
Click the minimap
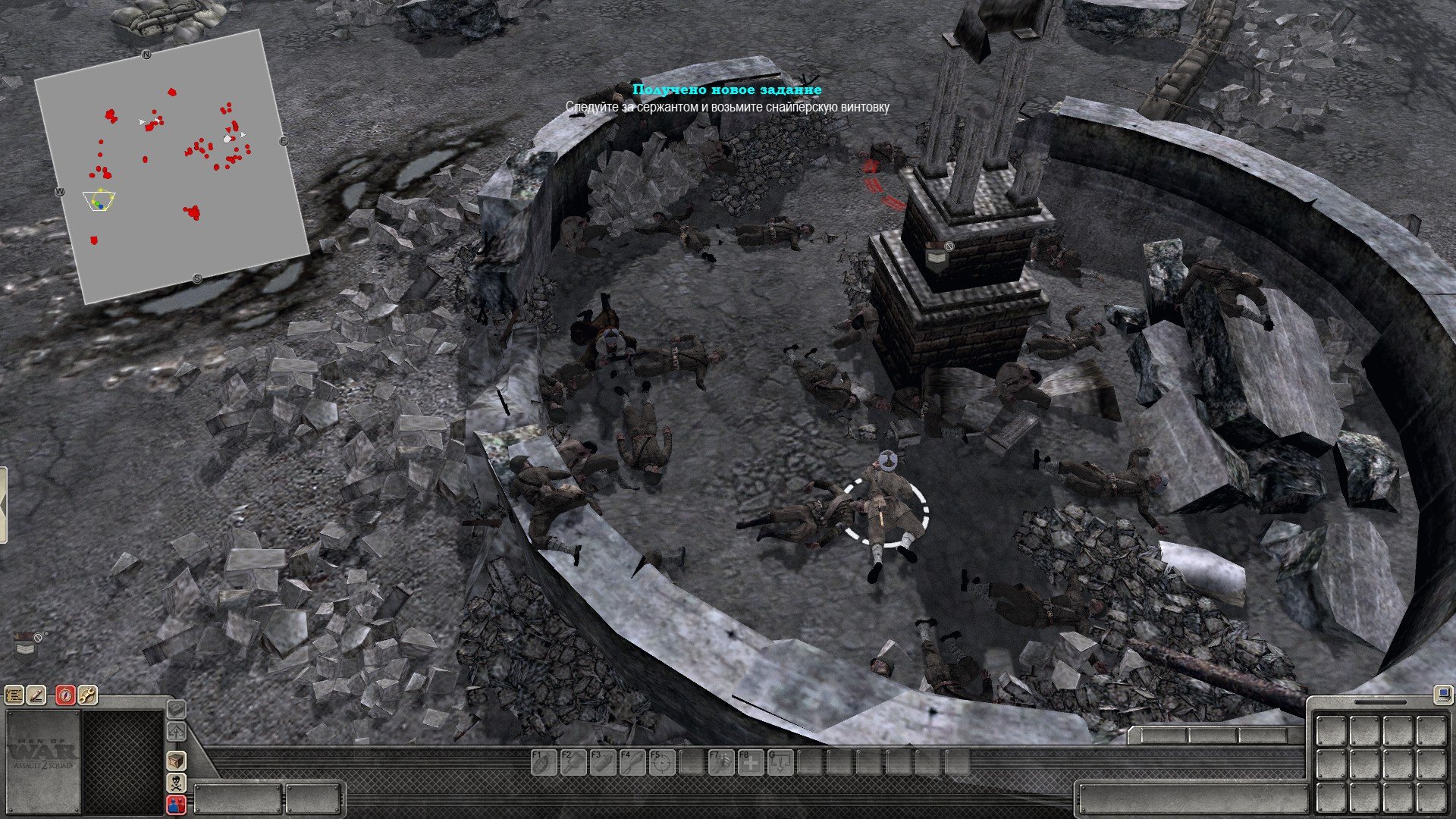click(171, 167)
